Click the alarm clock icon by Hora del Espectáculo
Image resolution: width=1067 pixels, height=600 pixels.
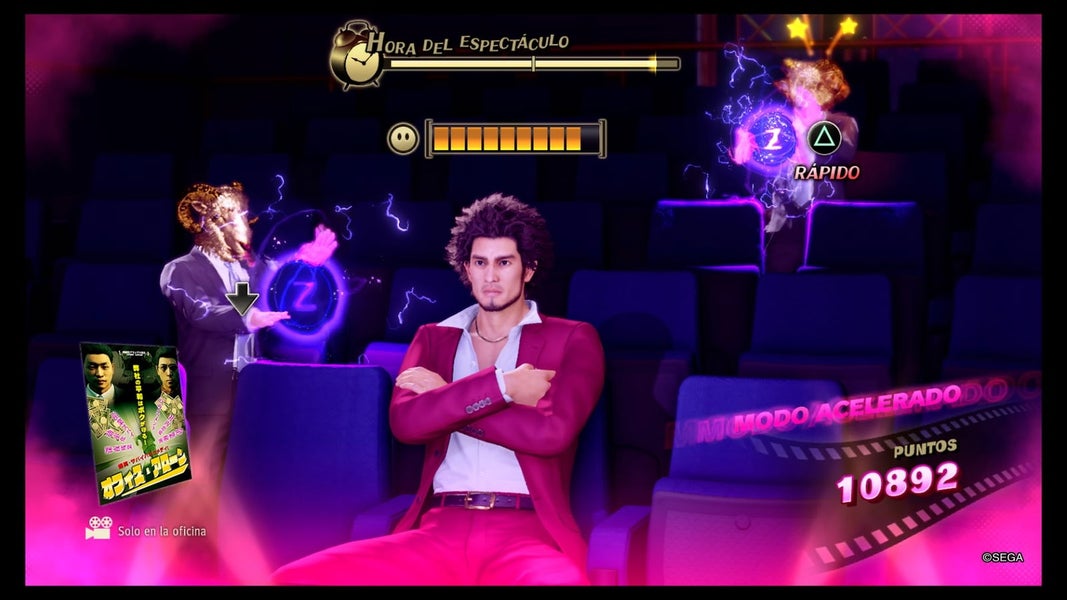pos(353,55)
